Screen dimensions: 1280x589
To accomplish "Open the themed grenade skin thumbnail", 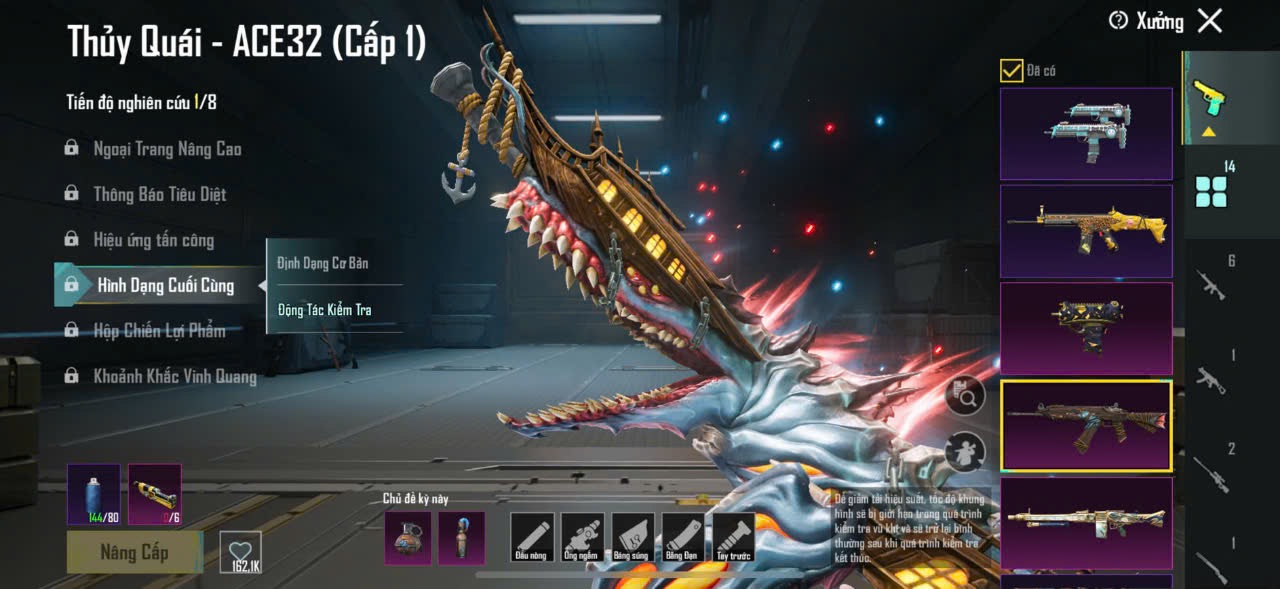I will [x=408, y=538].
